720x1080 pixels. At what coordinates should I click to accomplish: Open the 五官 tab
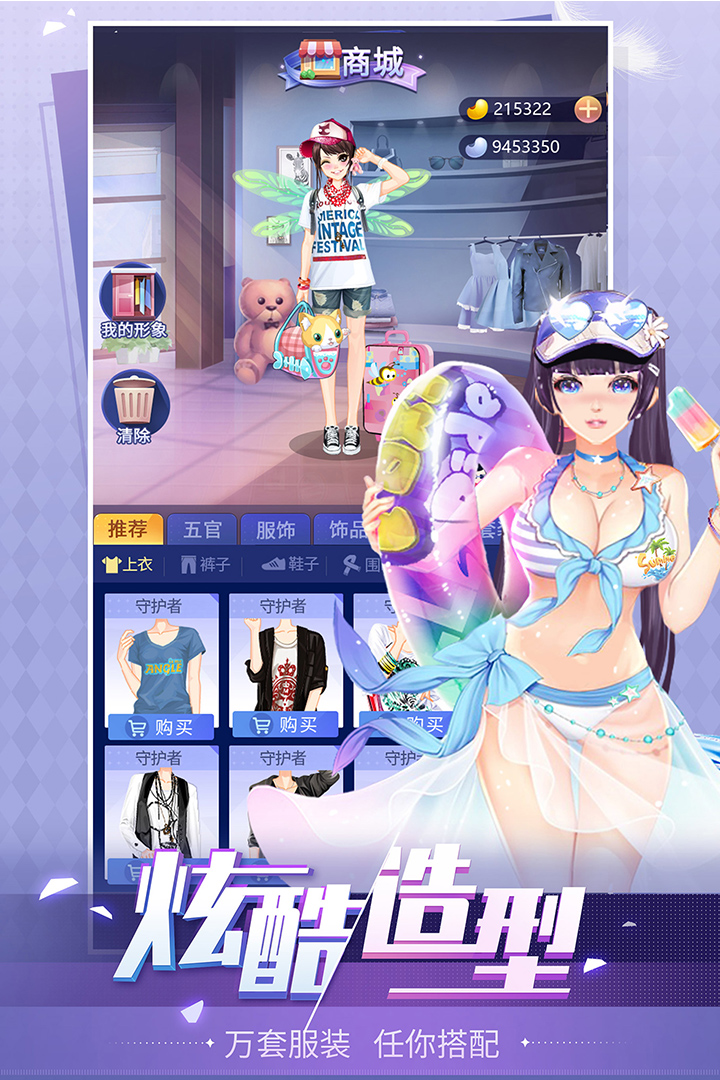point(201,528)
